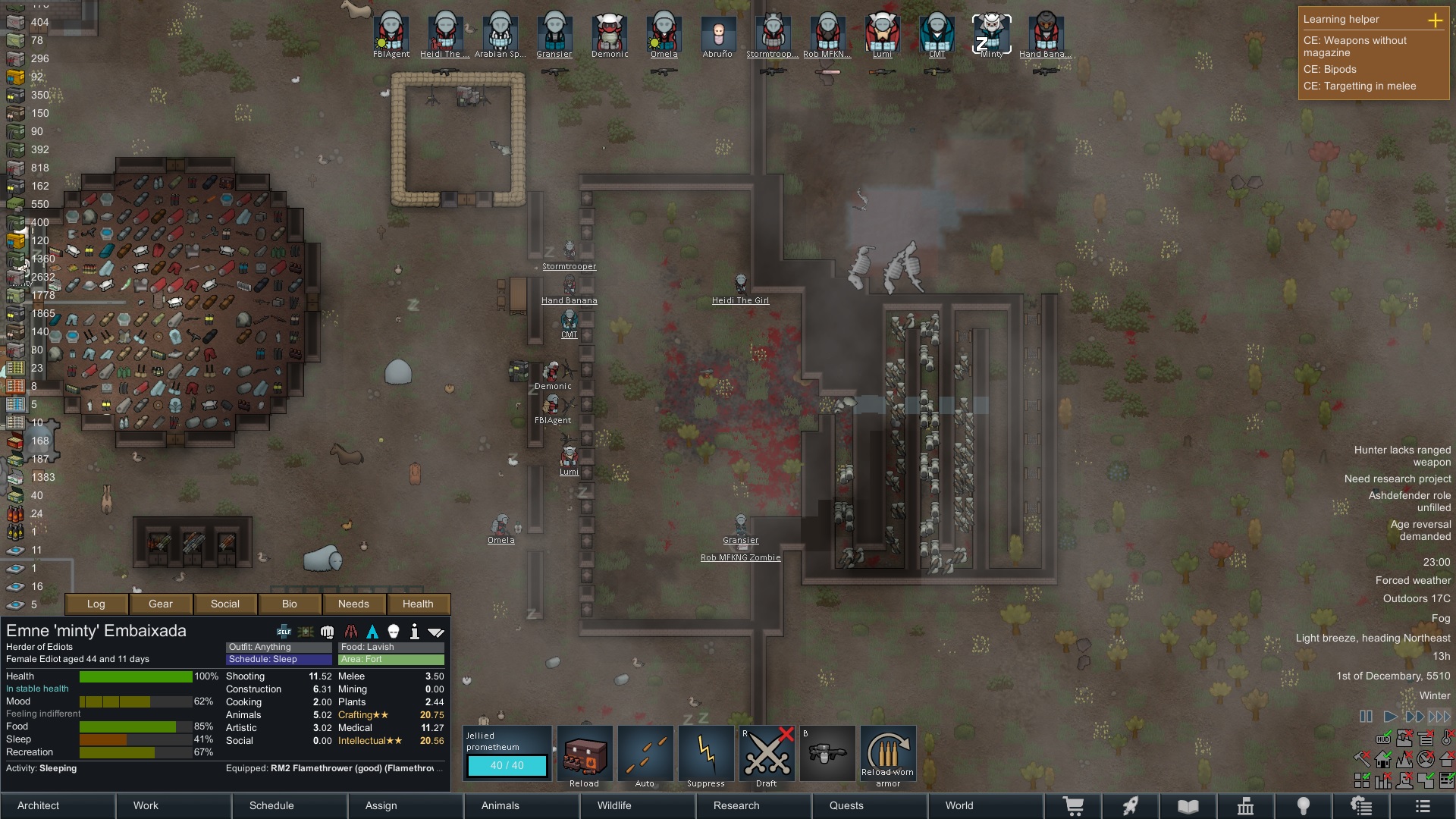The height and width of the screenshot is (819, 1456).
Task: Pause the game speed
Action: [1366, 716]
